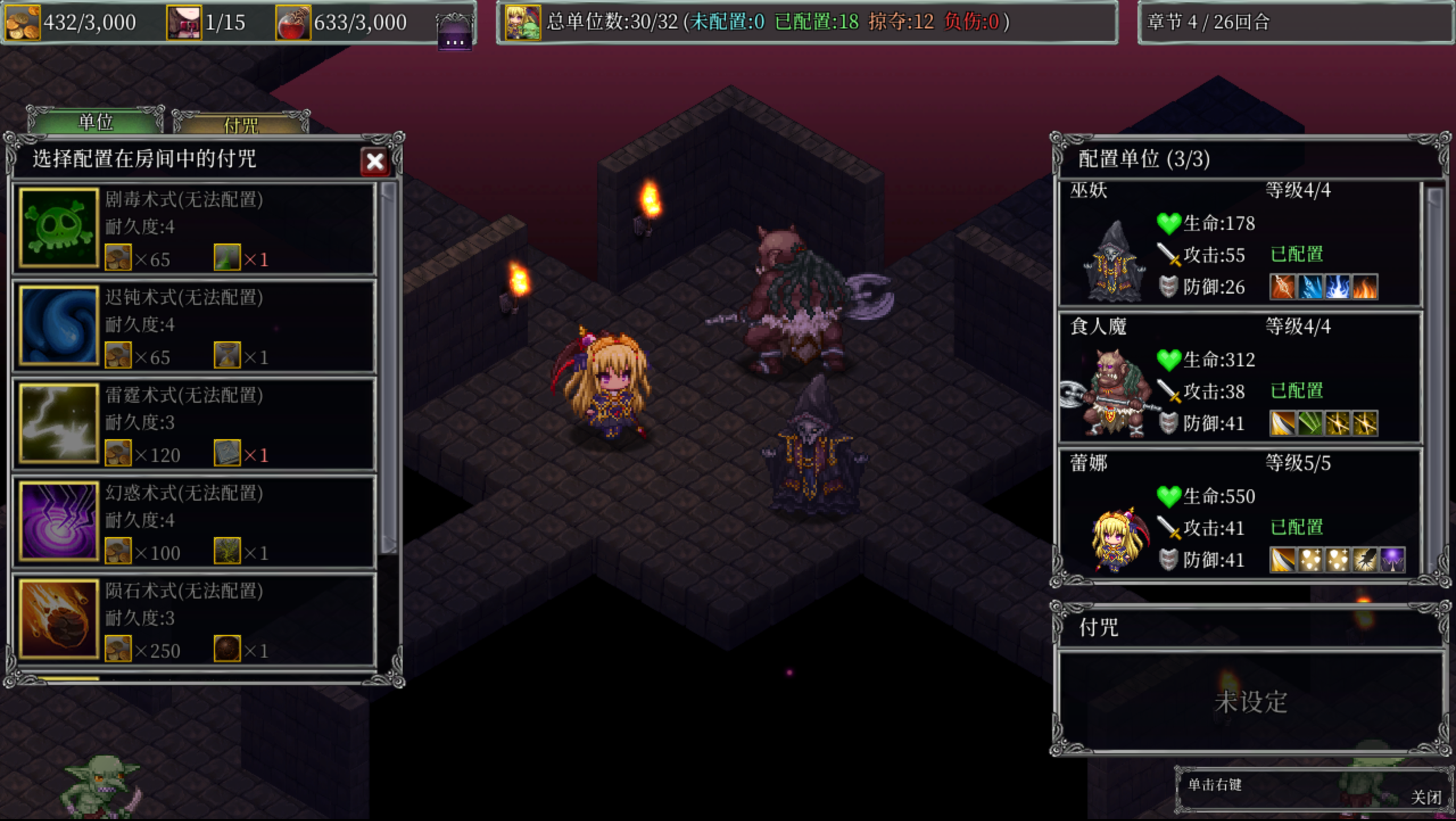The image size is (1456, 821).
Task: Close the enchantment selection panel
Action: pos(375,162)
